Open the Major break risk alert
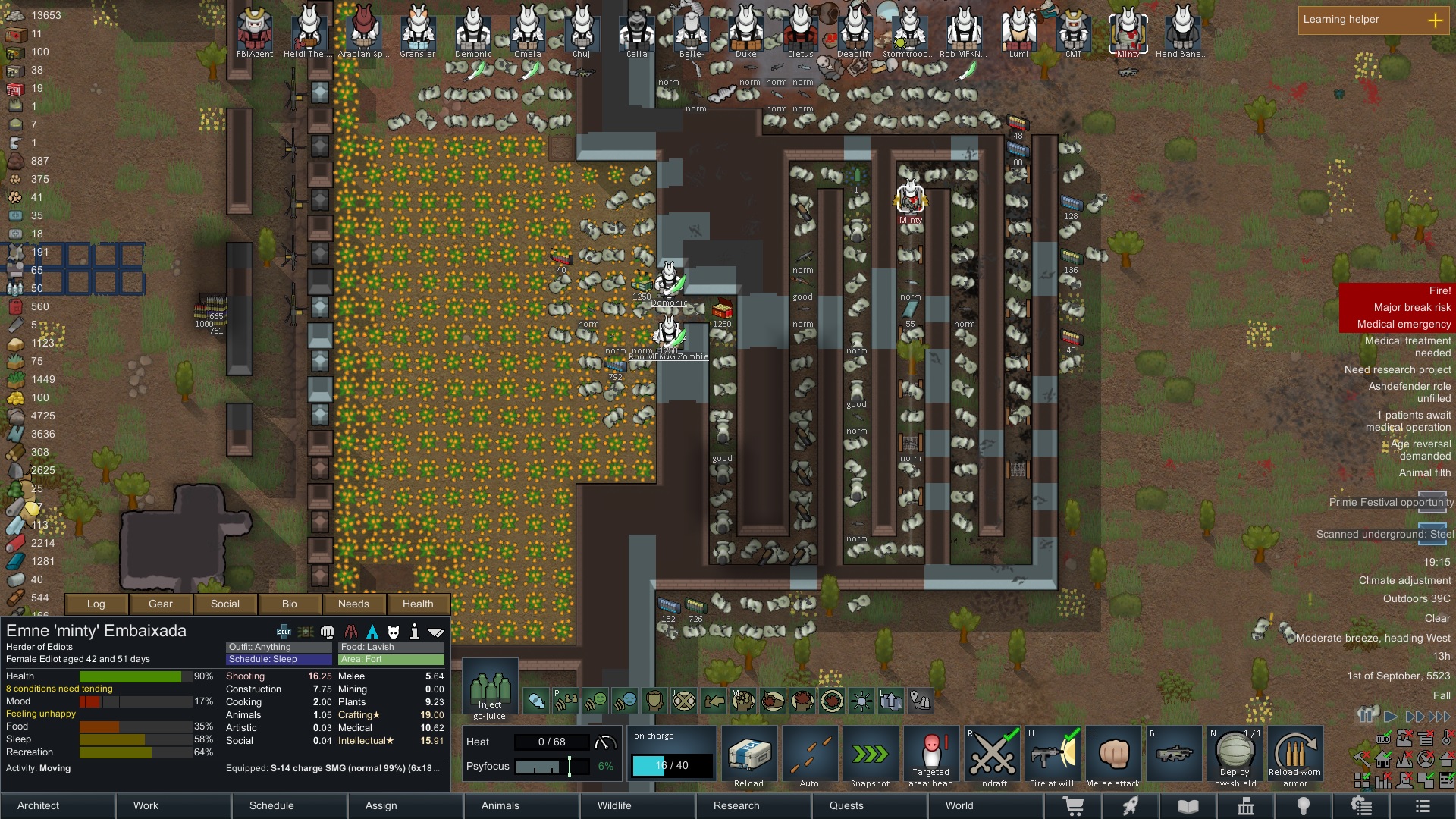The width and height of the screenshot is (1456, 819). (1411, 307)
